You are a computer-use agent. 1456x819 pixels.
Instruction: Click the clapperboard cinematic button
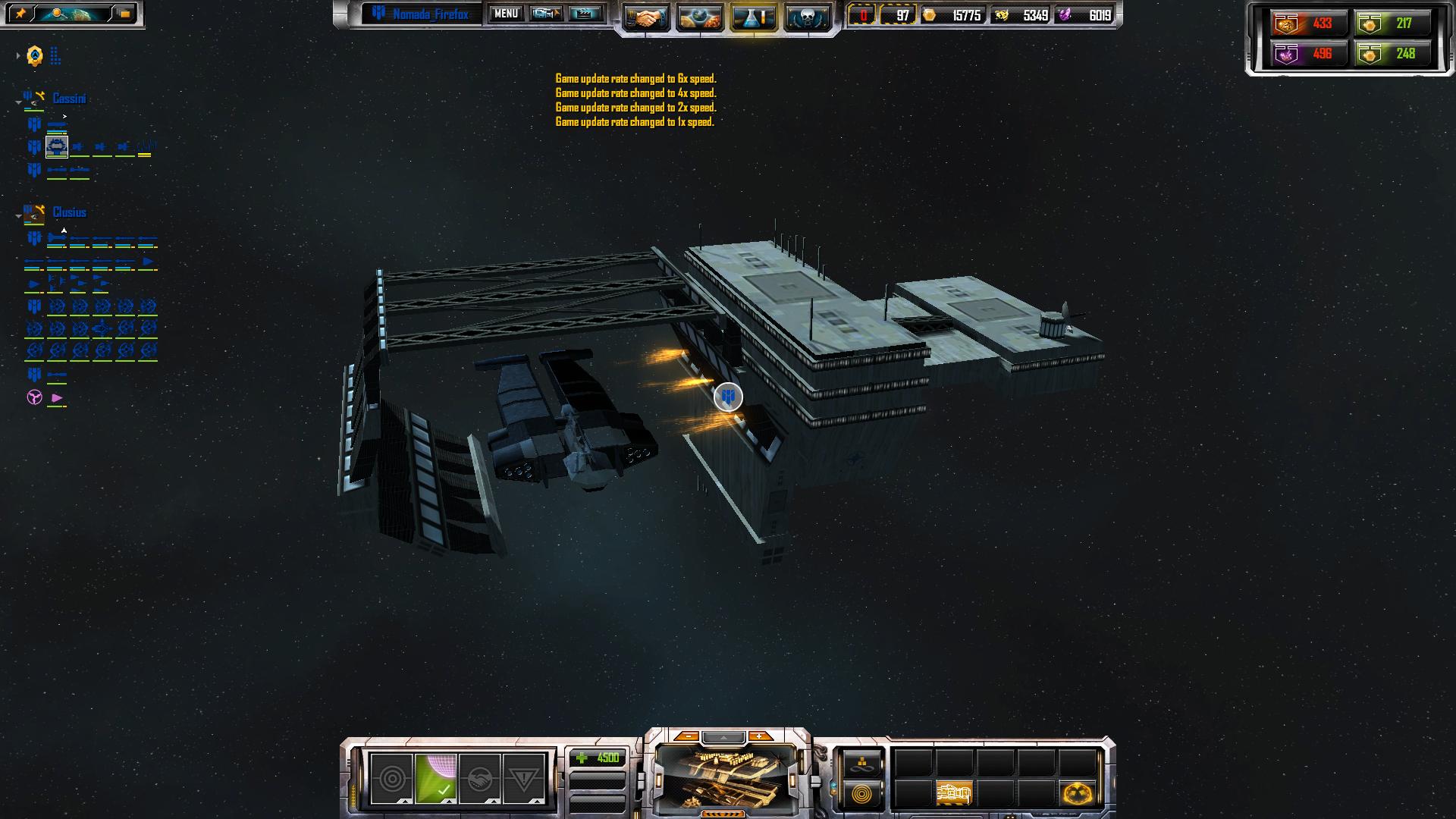(585, 14)
